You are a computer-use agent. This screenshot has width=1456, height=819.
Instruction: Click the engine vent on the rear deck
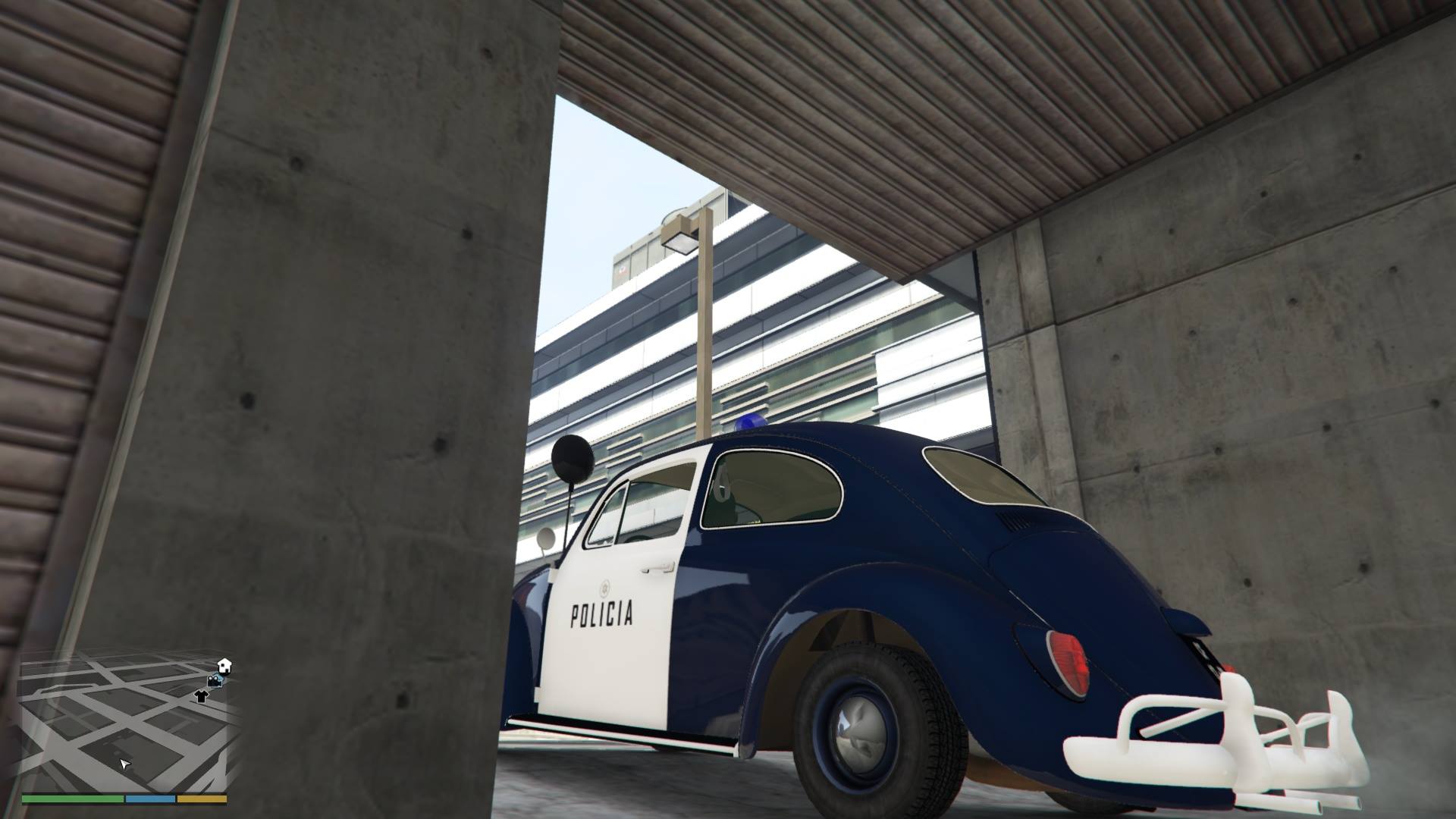[1012, 522]
